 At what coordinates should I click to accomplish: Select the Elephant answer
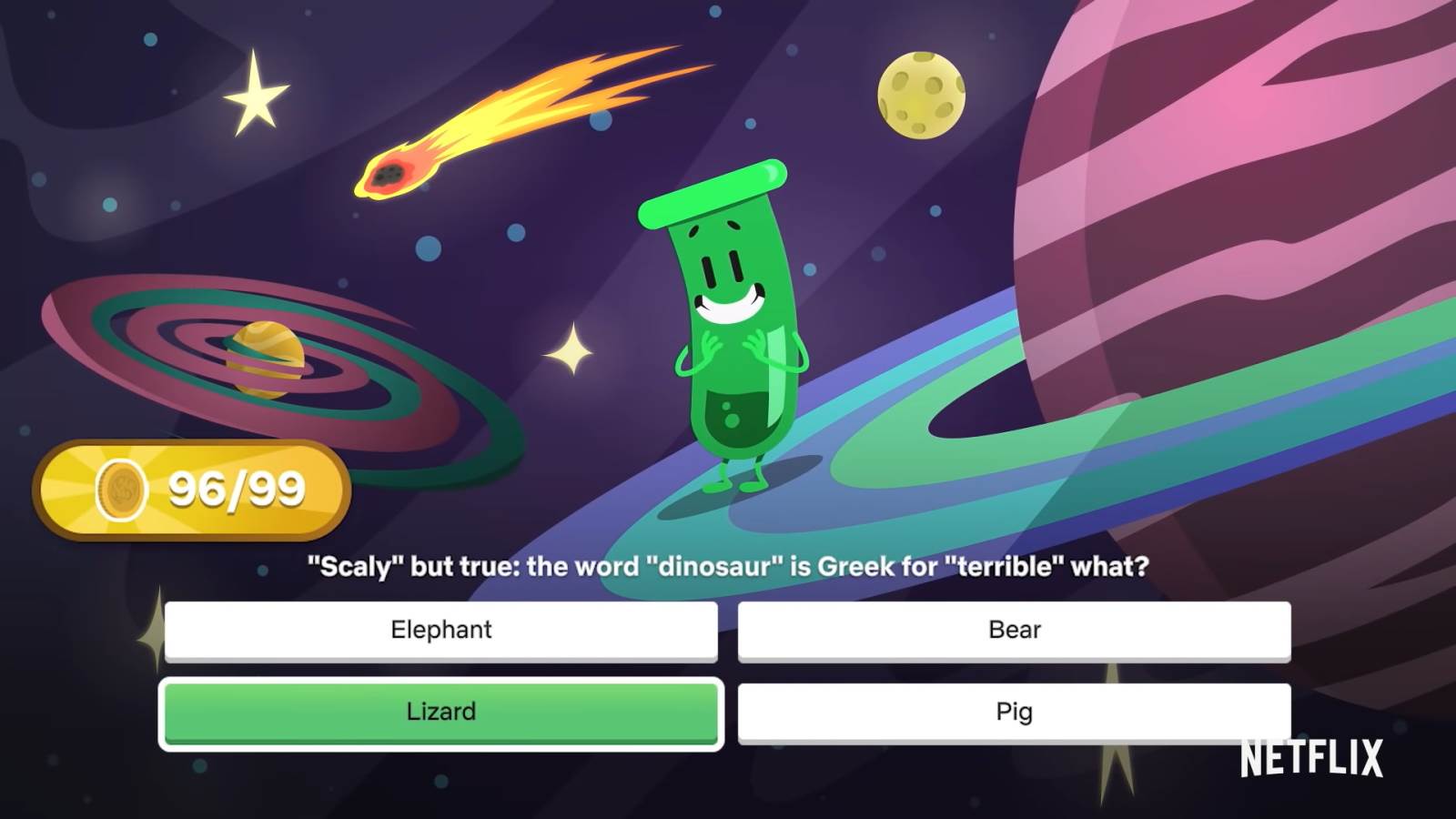click(440, 630)
